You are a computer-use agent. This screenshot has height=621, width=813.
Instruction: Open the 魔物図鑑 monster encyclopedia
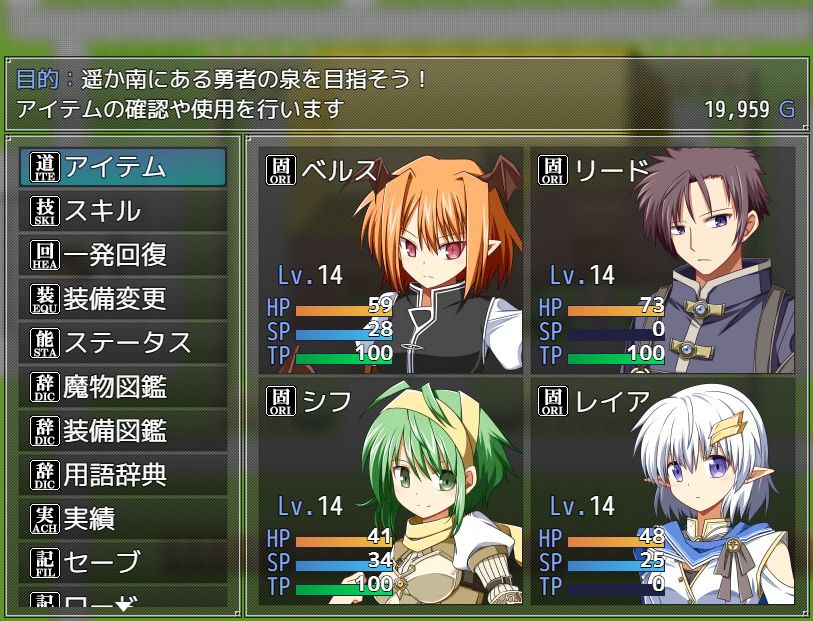pyautogui.click(x=123, y=387)
